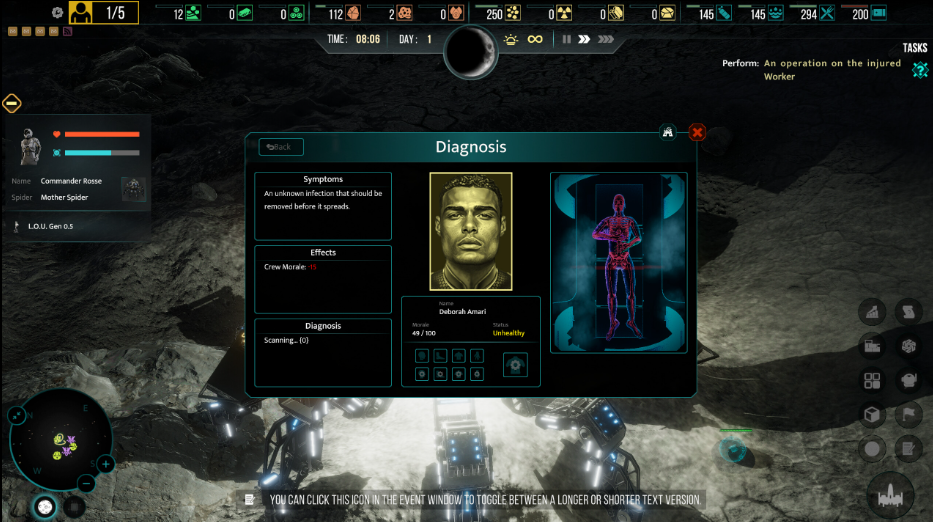933x522 pixels.
Task: Open the flag menu button
Action: tap(908, 414)
